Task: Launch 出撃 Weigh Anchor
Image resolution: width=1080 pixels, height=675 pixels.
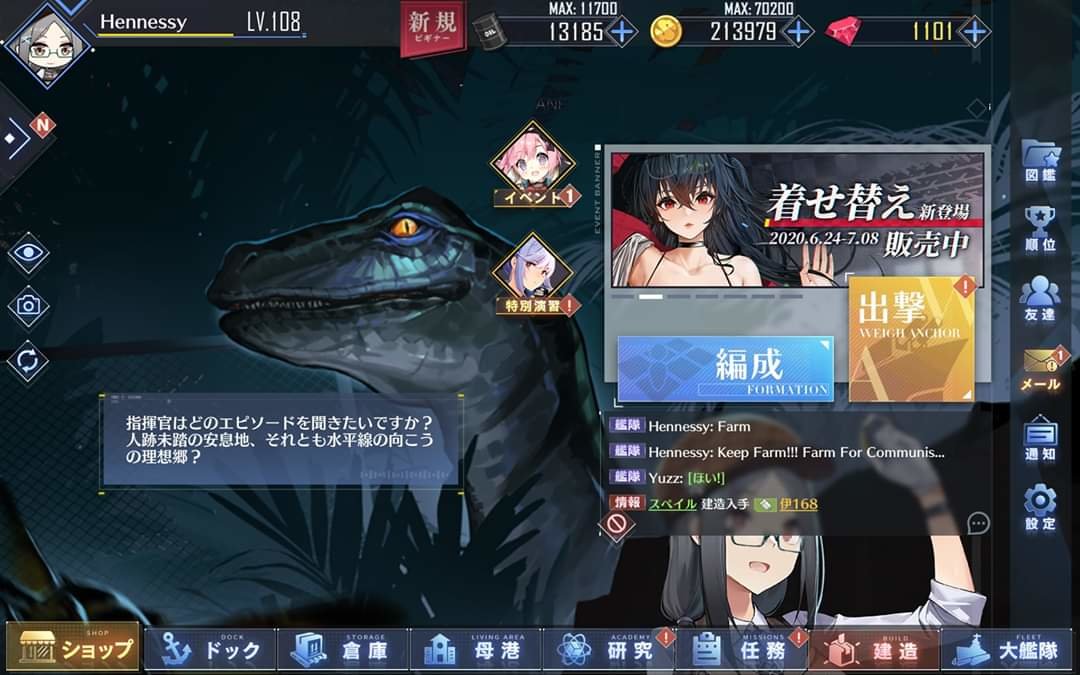Action: point(911,340)
